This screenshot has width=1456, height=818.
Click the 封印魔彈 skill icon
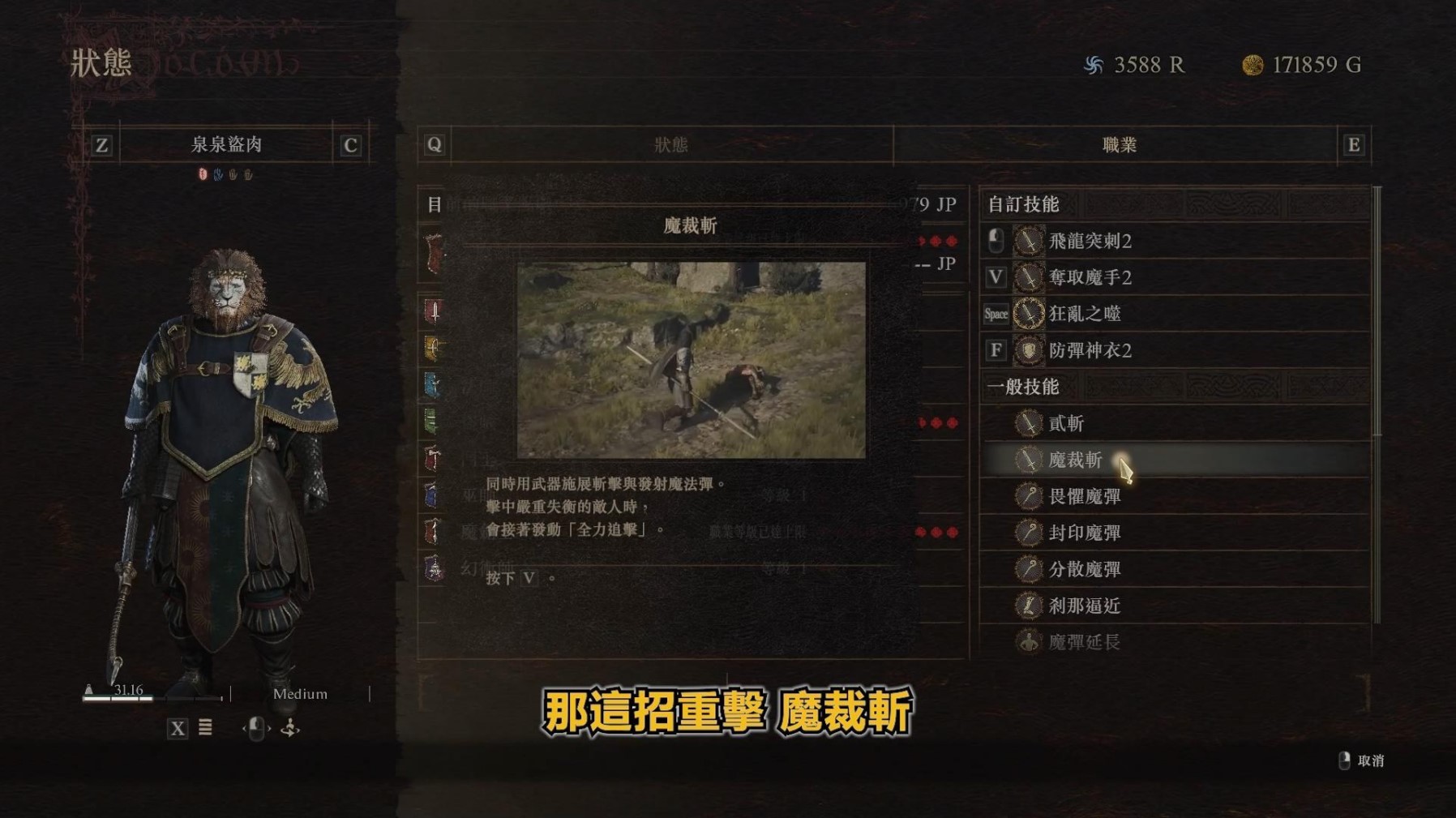click(x=1028, y=533)
